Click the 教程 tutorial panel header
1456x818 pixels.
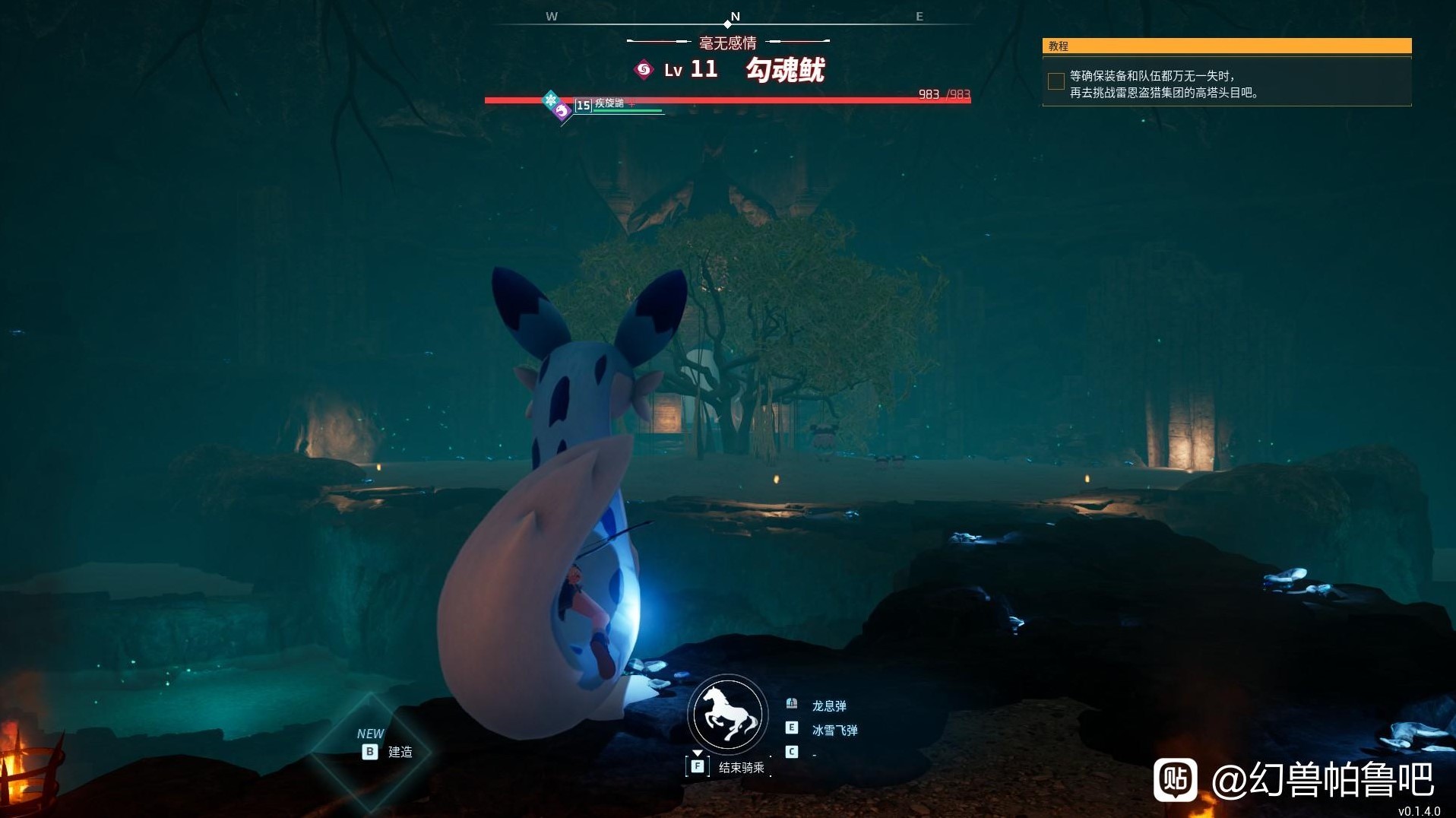point(1227,46)
